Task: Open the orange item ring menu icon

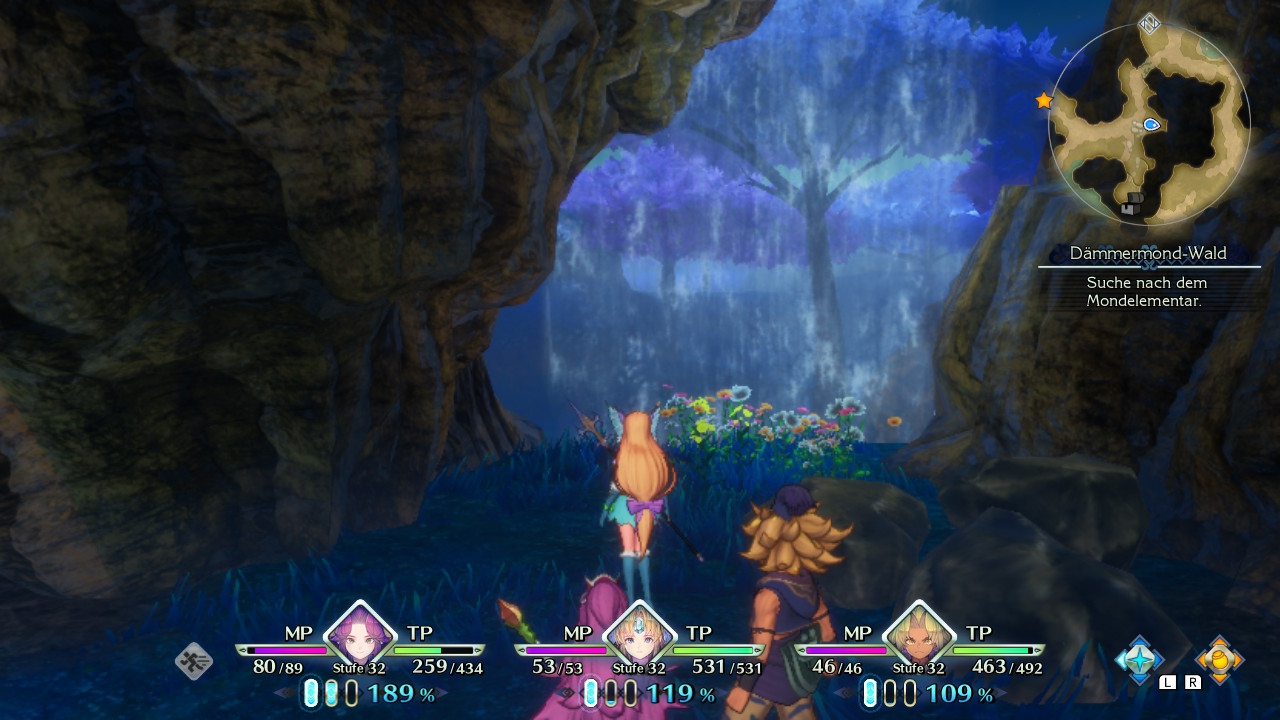Action: 1219,659
